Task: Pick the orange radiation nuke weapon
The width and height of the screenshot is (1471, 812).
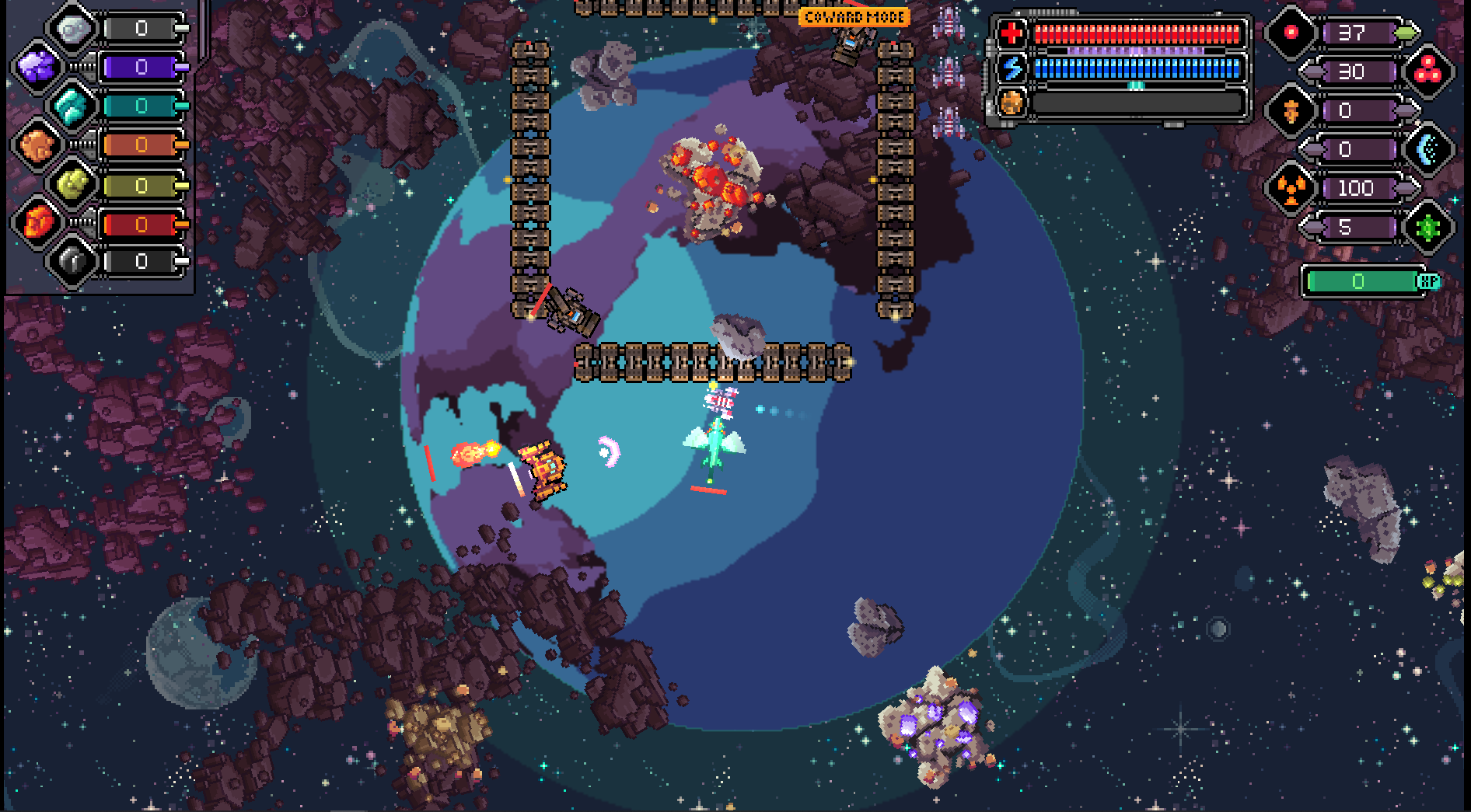Action: coord(1291,188)
